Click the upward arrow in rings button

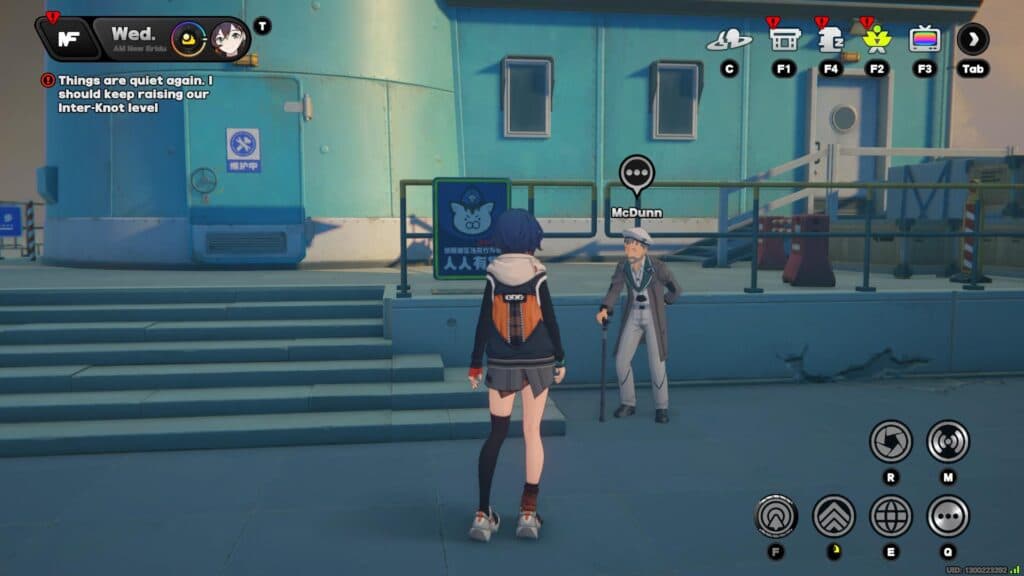[776, 516]
